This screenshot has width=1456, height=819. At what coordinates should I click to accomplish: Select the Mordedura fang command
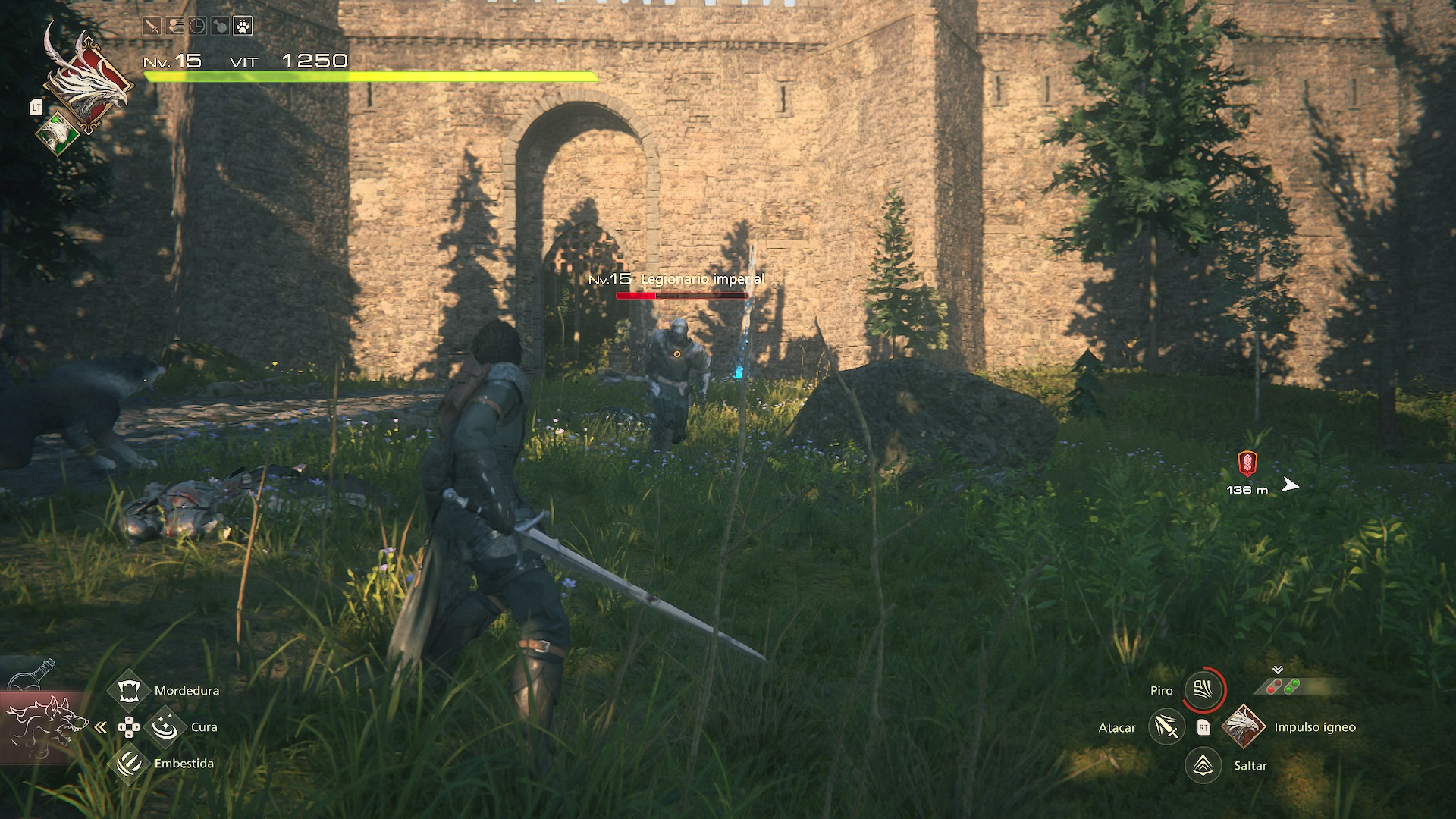pyautogui.click(x=128, y=690)
